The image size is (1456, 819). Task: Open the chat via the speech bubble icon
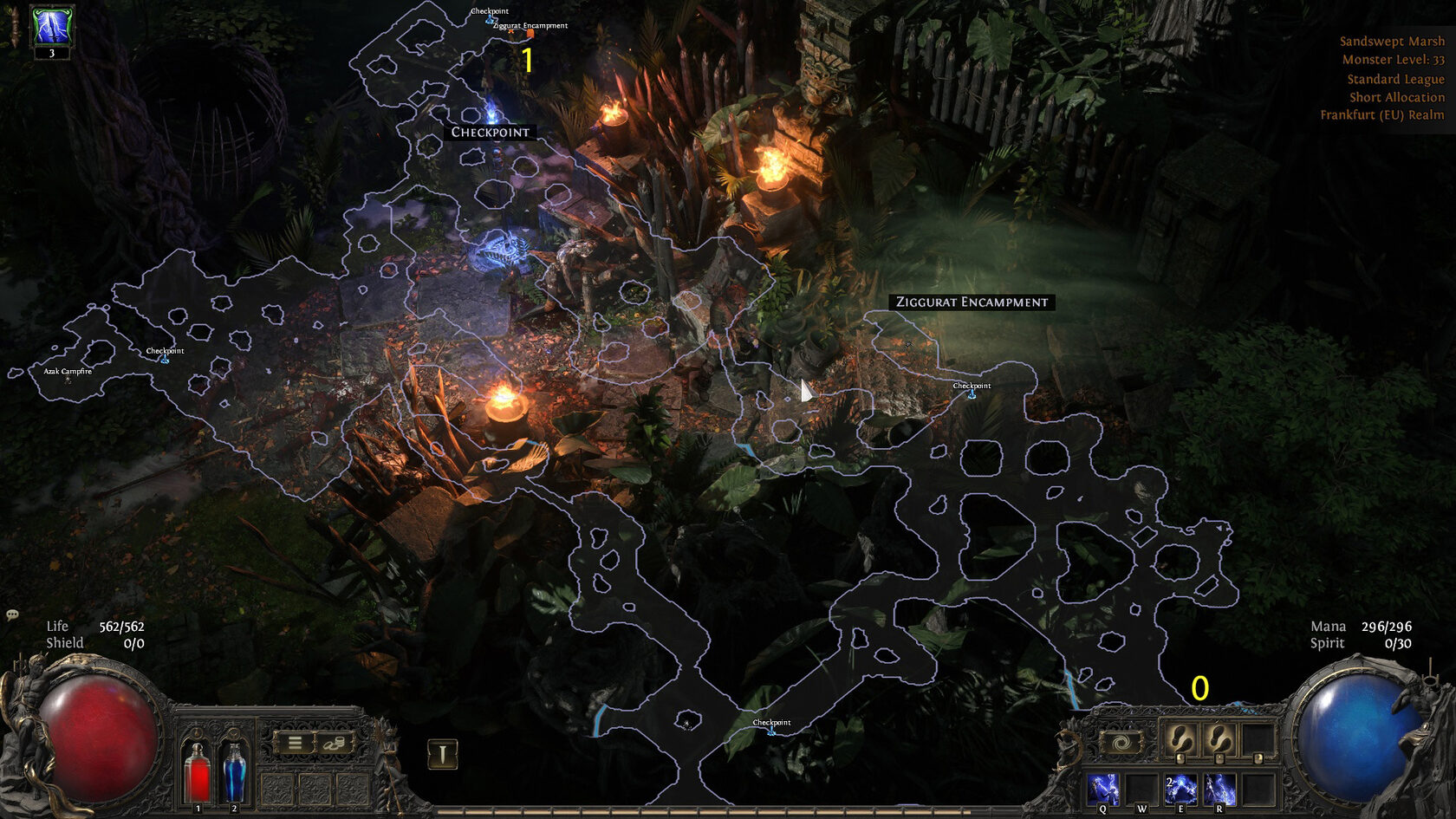12,614
